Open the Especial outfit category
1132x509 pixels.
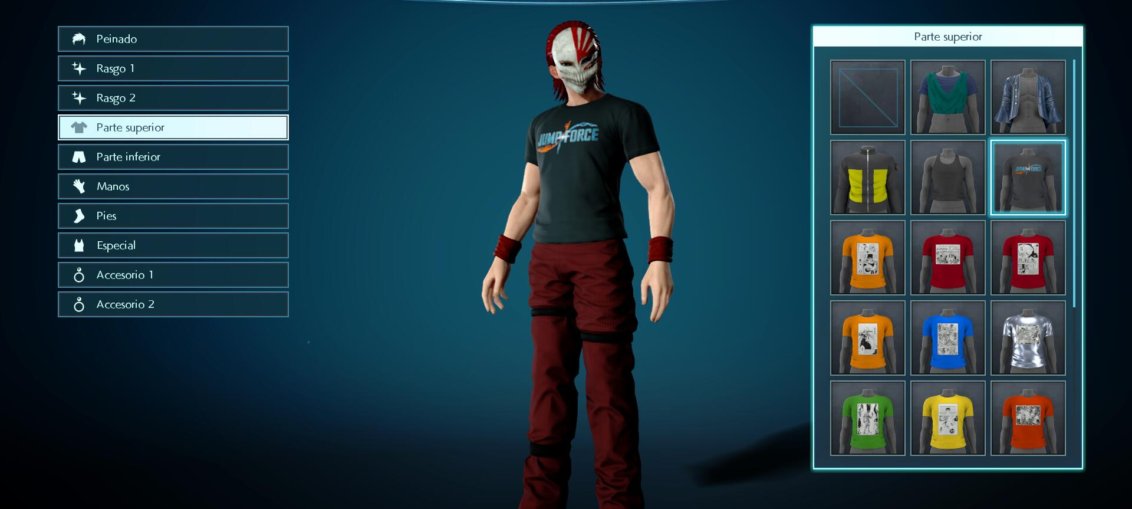(173, 245)
